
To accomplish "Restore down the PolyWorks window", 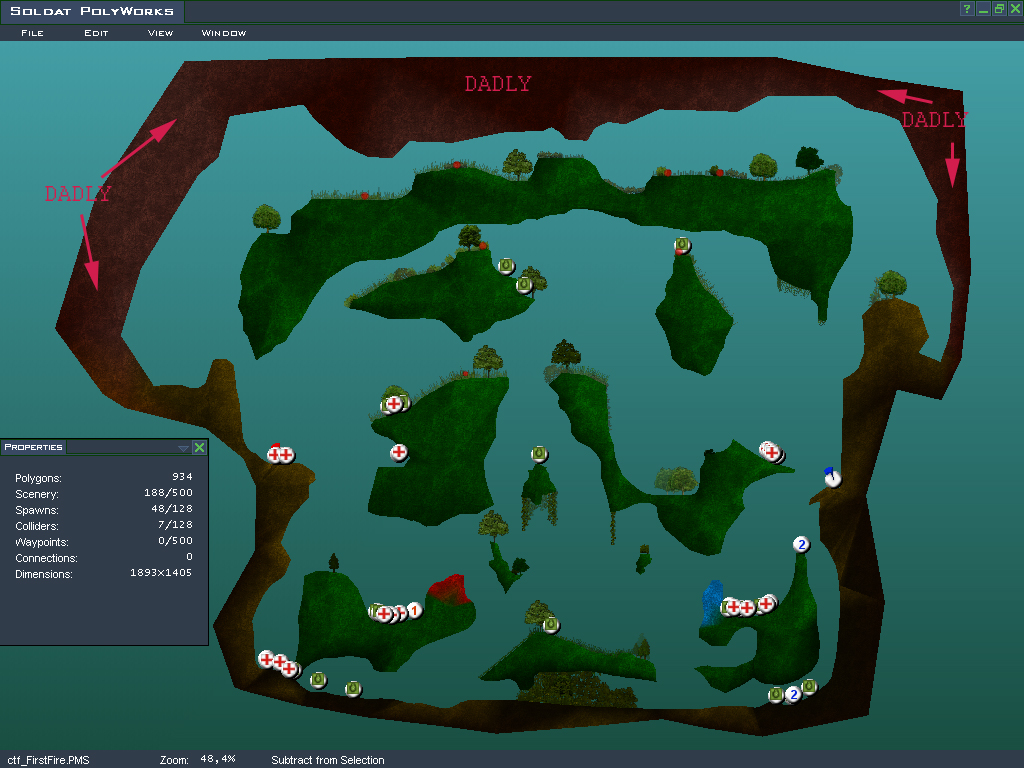I will coord(998,9).
